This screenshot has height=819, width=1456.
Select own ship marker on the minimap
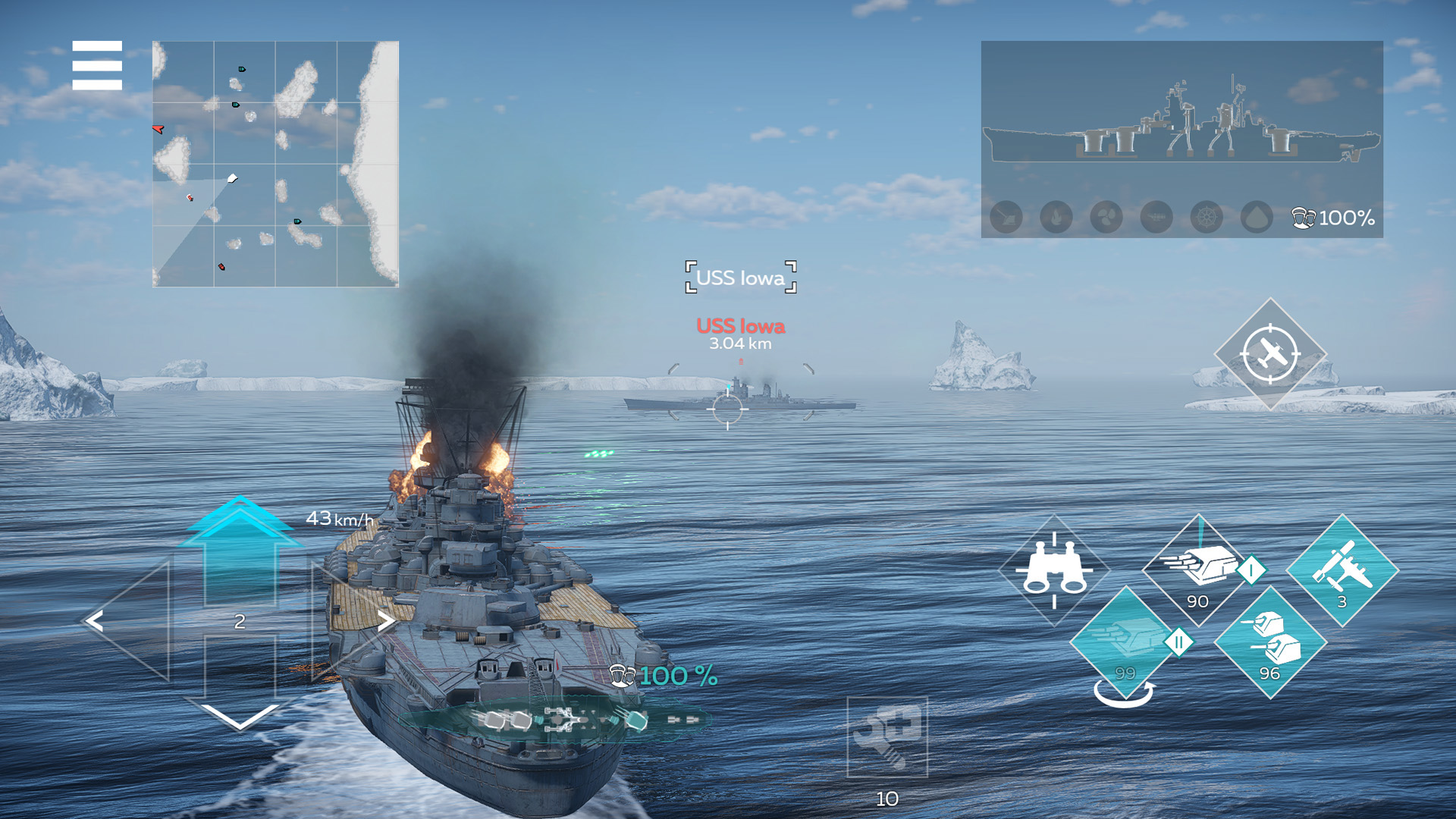point(231,180)
